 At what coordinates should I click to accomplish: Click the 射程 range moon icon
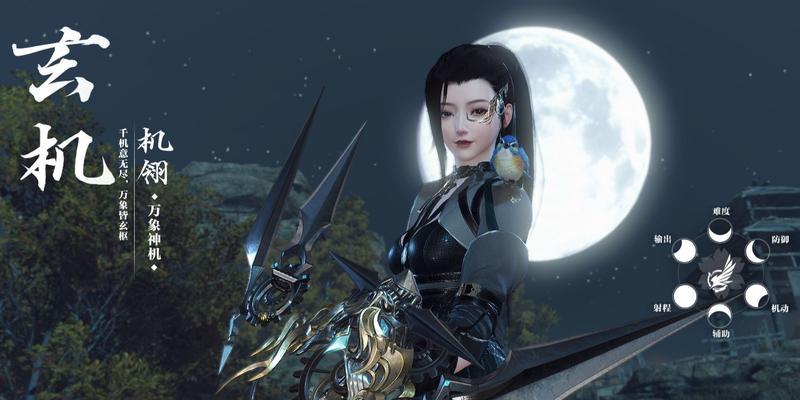(684, 295)
